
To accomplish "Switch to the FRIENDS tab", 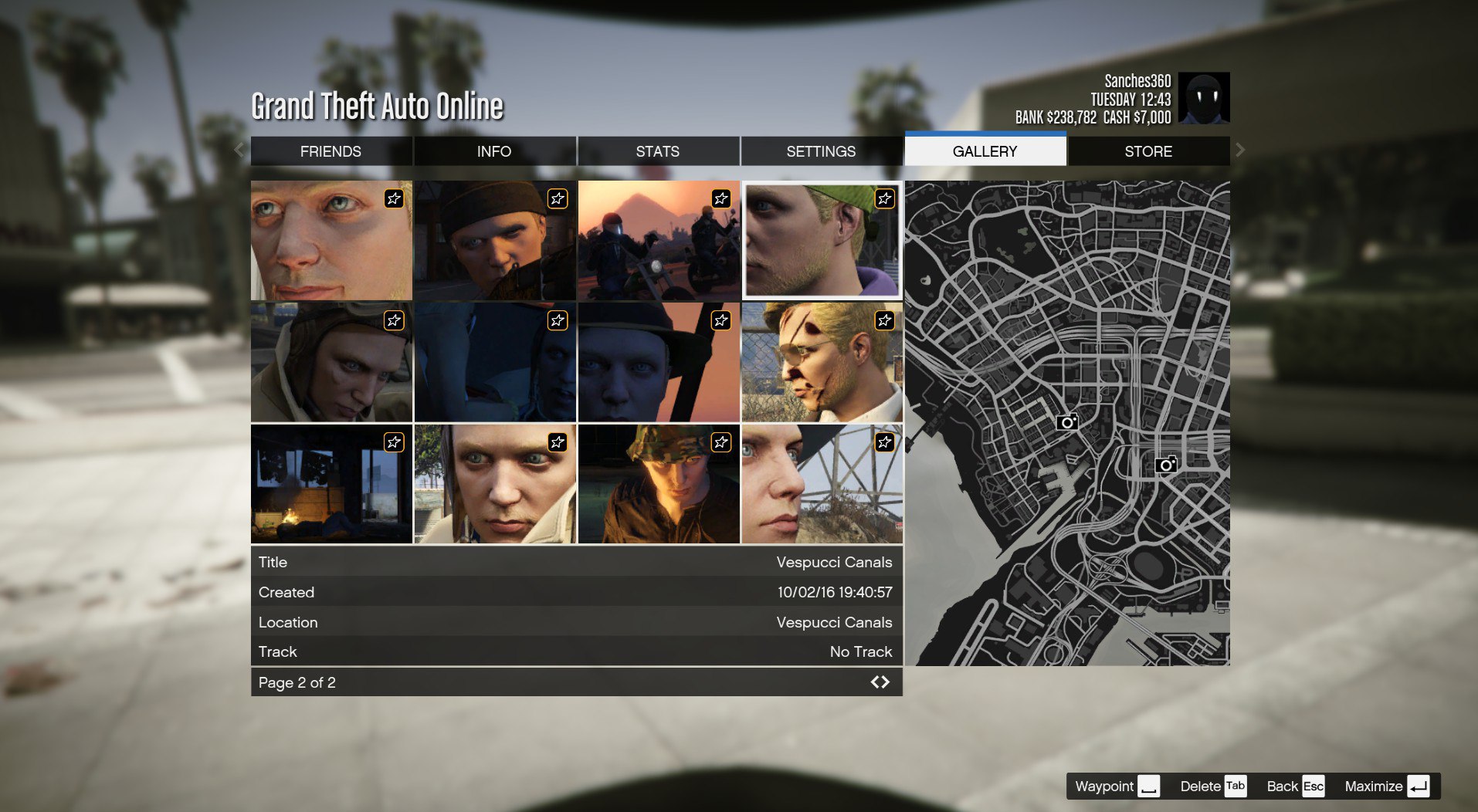I will click(x=331, y=151).
